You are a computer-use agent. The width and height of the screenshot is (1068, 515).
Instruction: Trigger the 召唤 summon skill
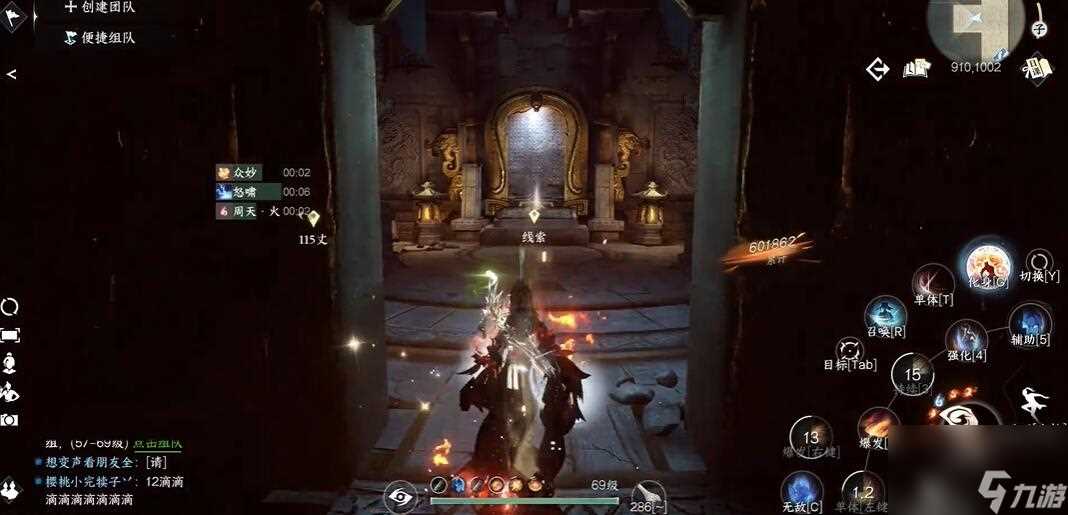(886, 316)
